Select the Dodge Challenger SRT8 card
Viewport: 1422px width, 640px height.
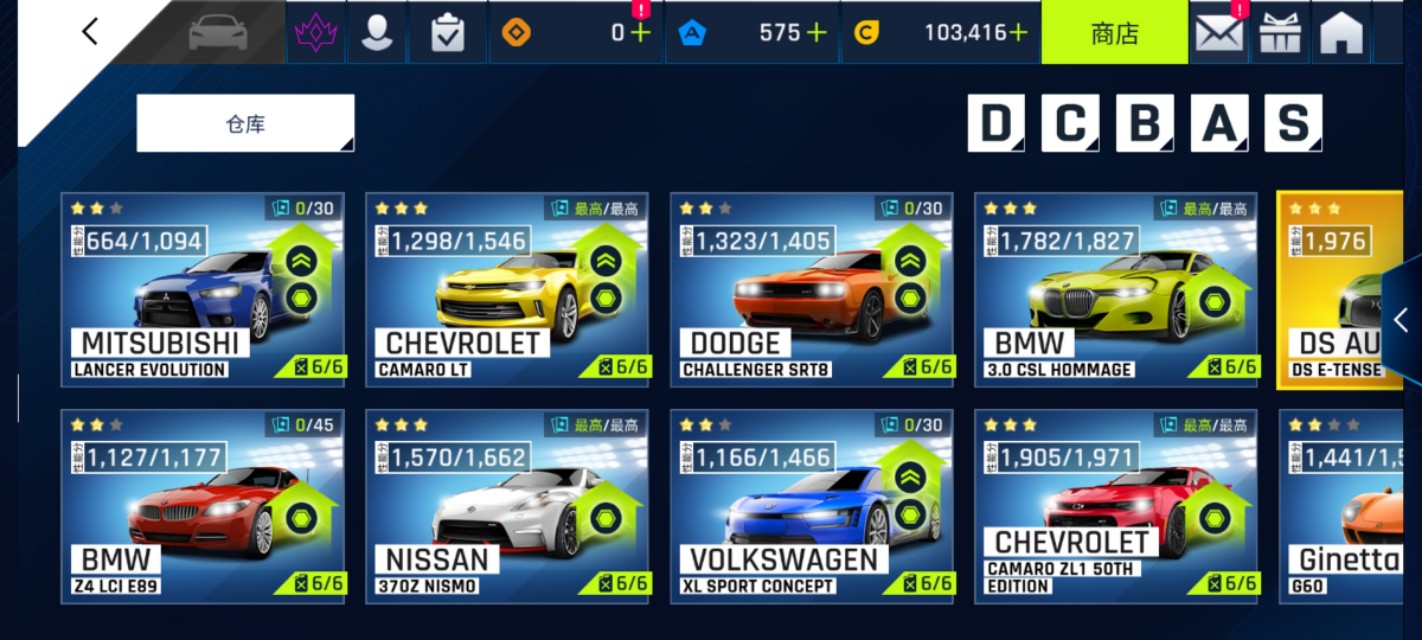point(811,289)
